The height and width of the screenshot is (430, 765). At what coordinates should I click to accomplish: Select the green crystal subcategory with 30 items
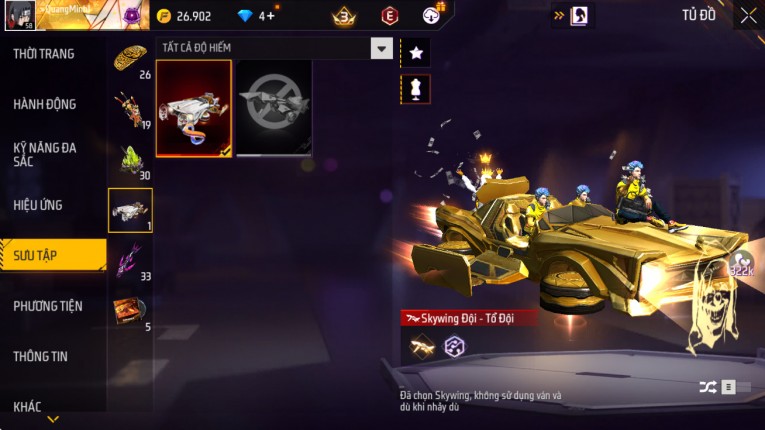coord(130,160)
